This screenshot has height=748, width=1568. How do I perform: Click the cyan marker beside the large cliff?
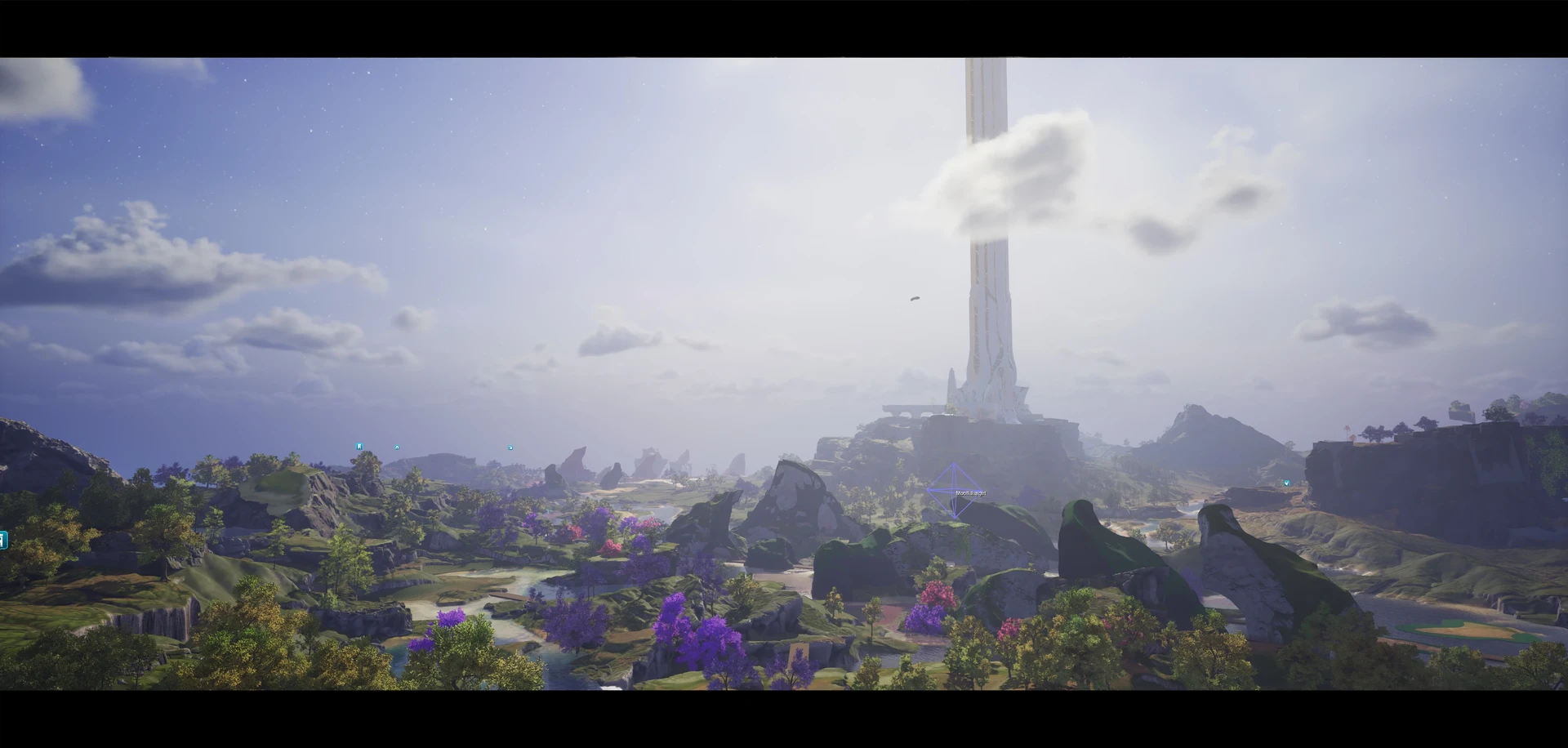click(x=1286, y=483)
